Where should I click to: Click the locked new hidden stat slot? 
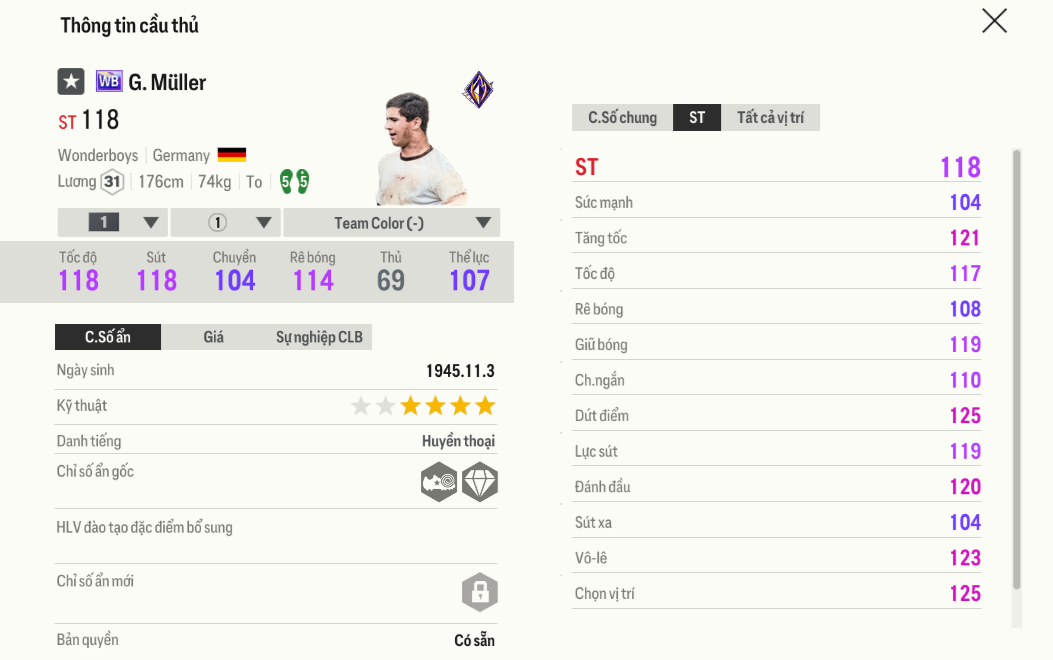click(480, 592)
